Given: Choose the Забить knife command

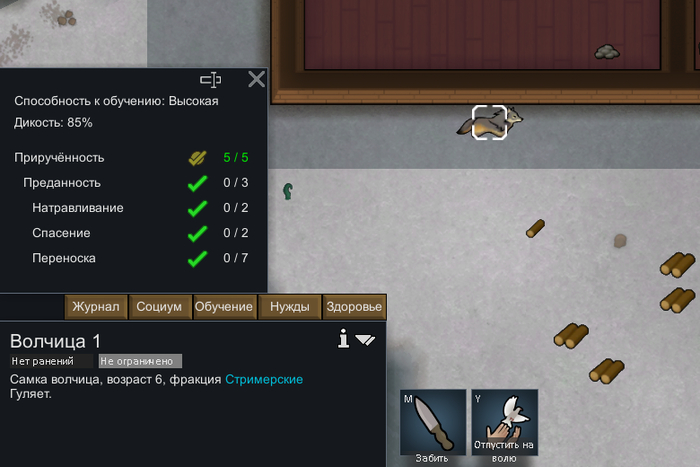Looking at the screenshot, I should click(433, 423).
